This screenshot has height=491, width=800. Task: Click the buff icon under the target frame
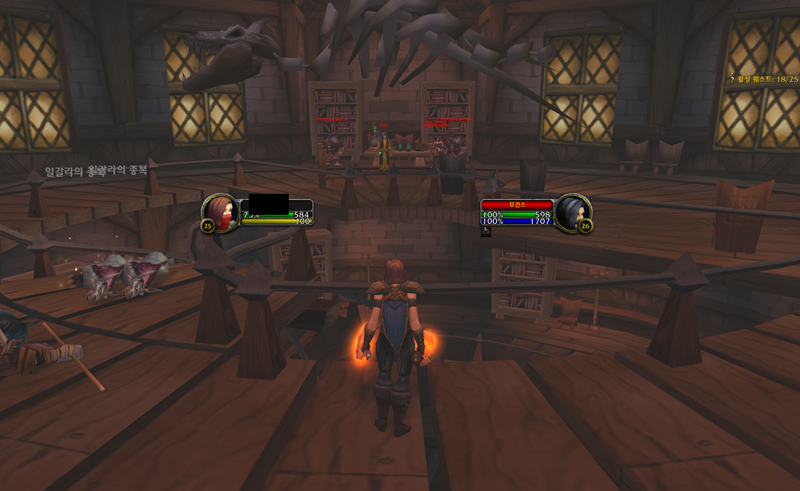click(486, 231)
